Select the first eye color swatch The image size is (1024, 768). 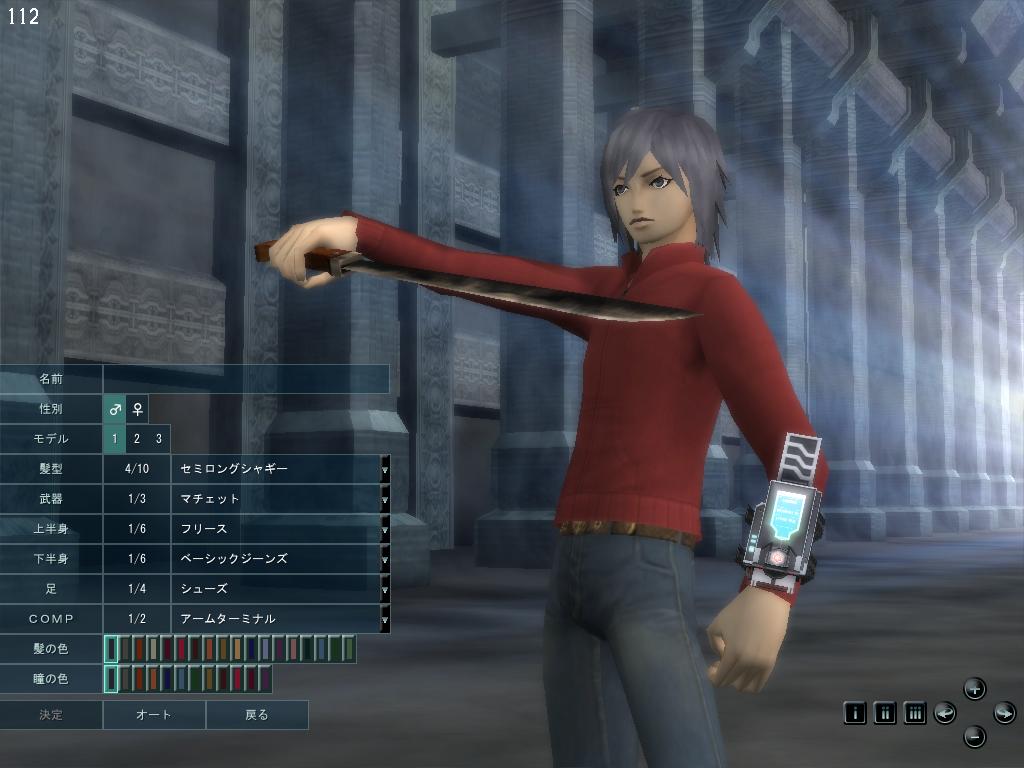[112, 679]
